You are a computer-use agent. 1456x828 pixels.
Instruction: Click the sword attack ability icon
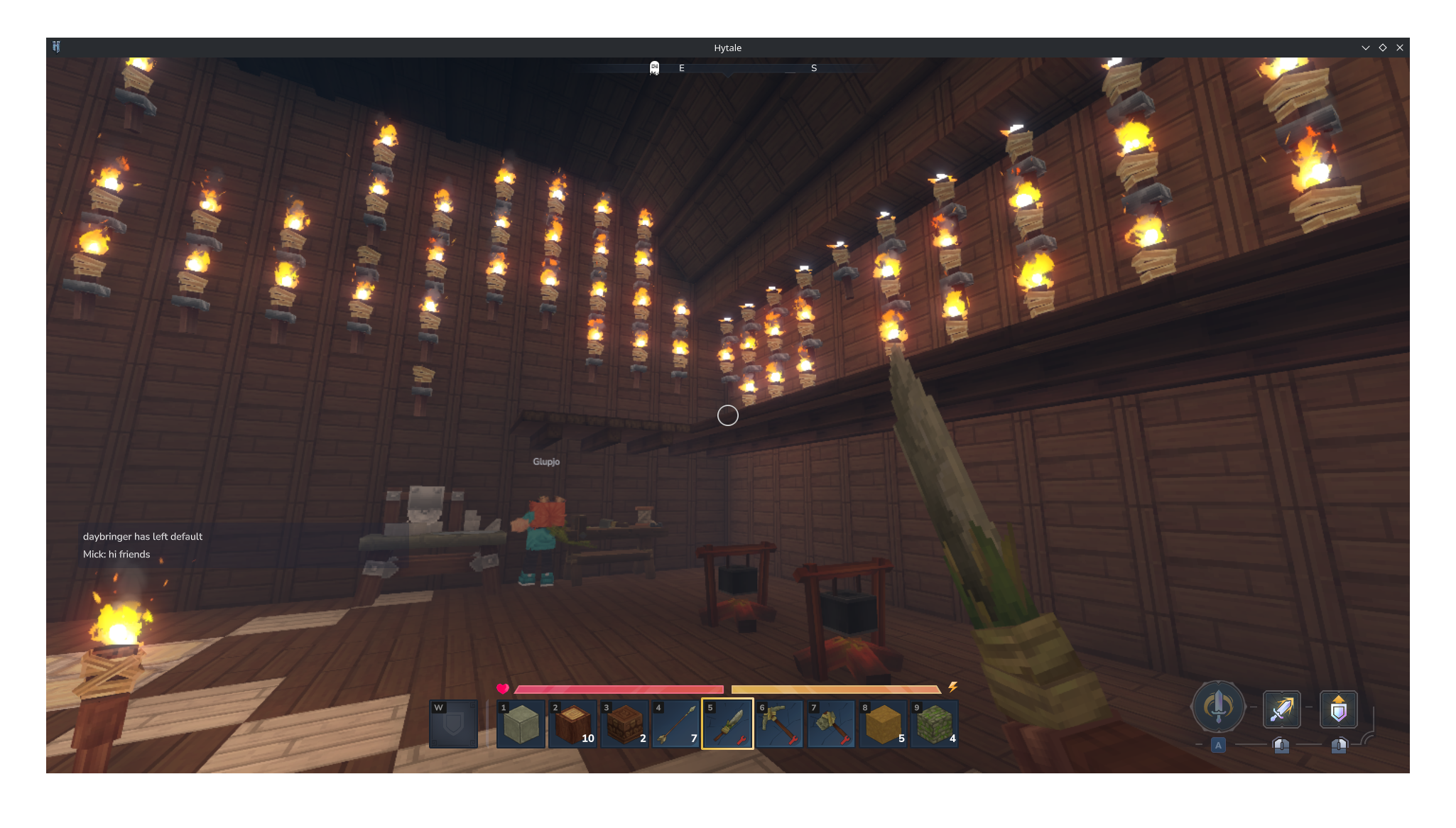1282,709
